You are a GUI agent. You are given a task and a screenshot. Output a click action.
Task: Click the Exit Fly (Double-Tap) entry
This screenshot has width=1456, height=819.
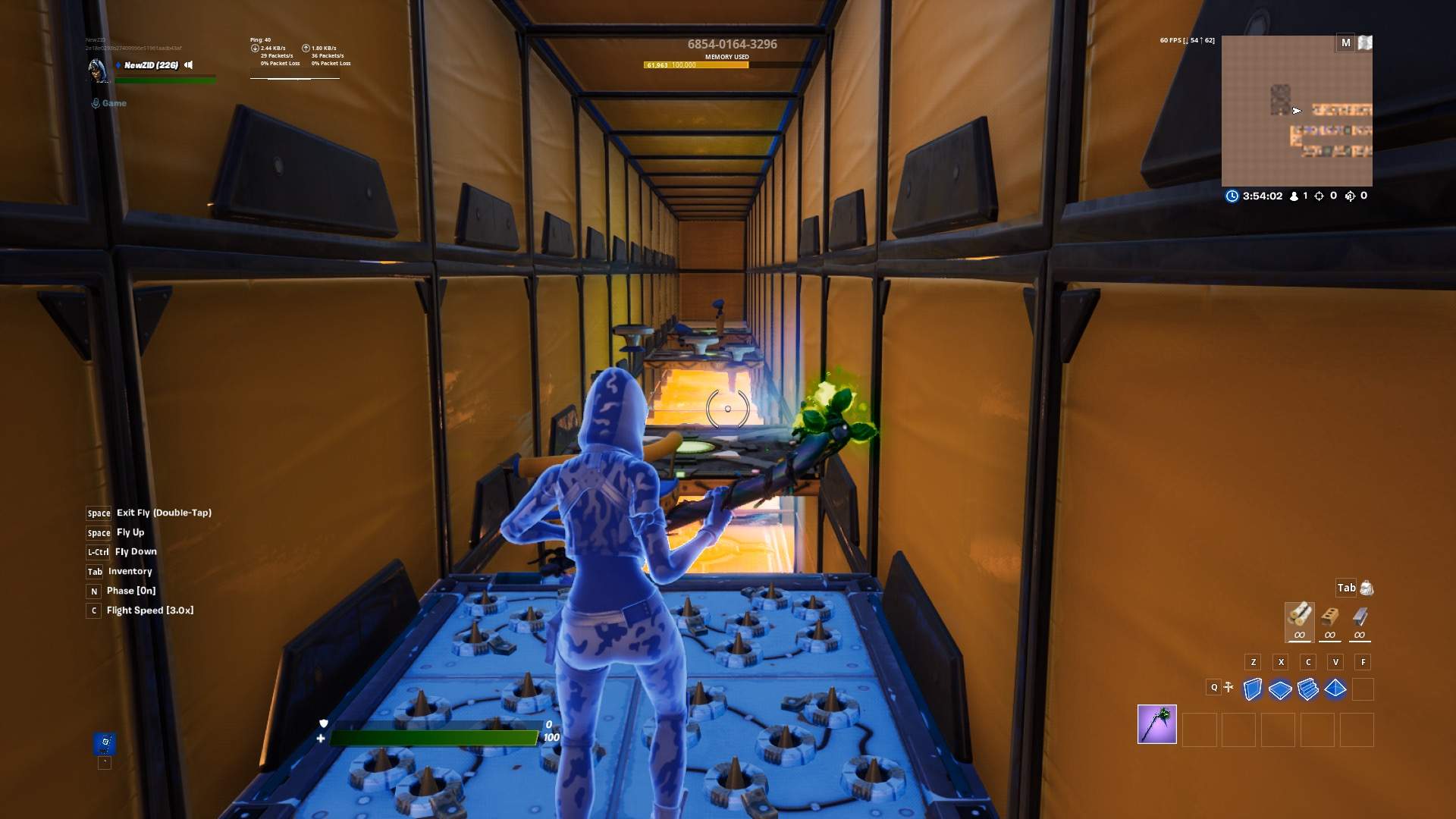click(164, 513)
